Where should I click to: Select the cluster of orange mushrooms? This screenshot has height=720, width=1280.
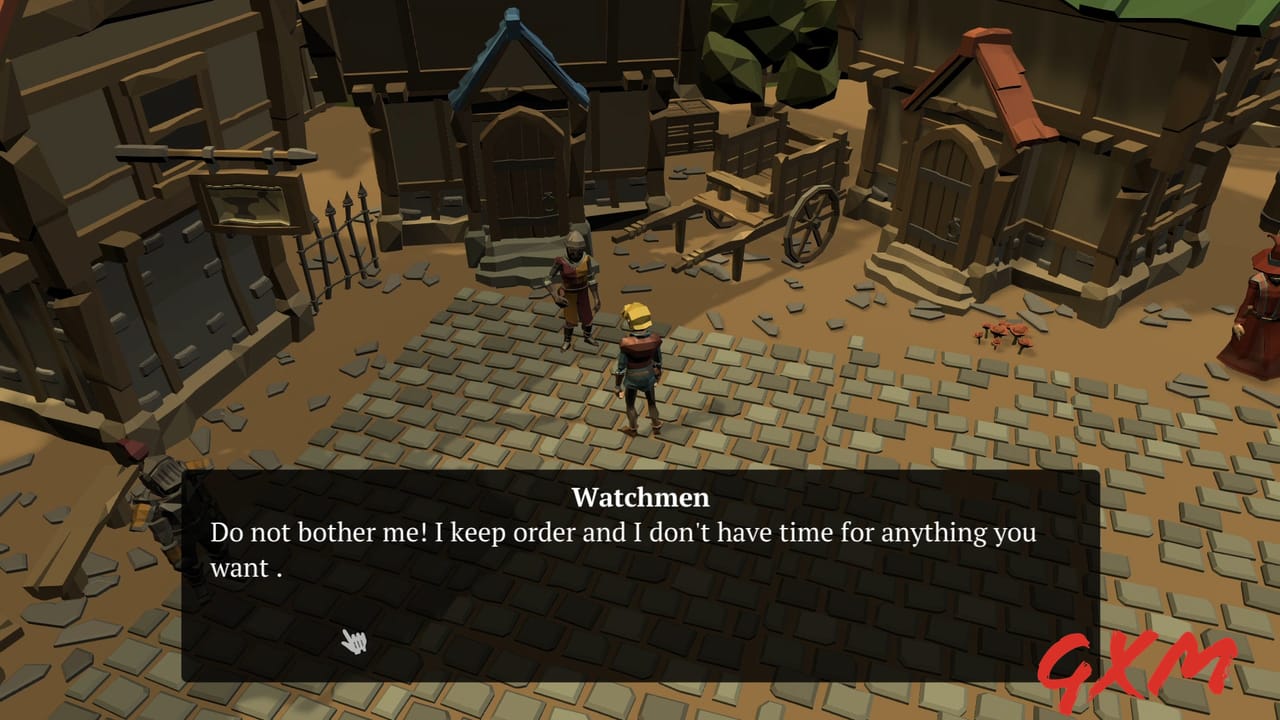1005,337
